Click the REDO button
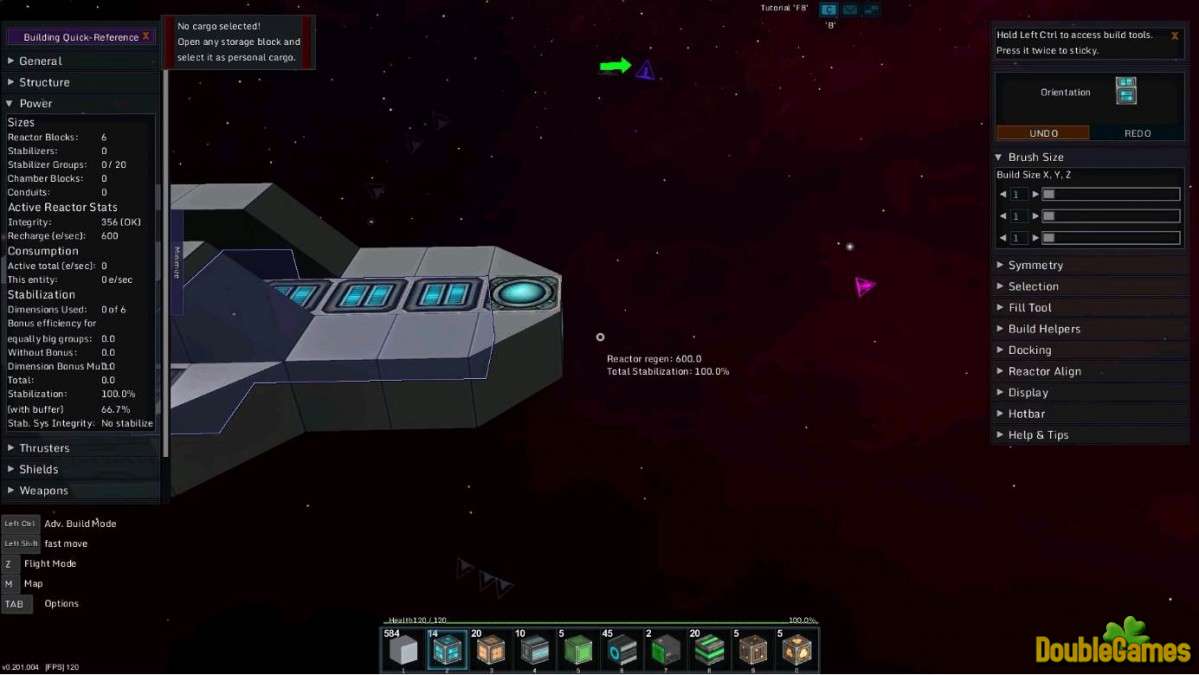Screen dimensions: 1199x675 point(1137,133)
